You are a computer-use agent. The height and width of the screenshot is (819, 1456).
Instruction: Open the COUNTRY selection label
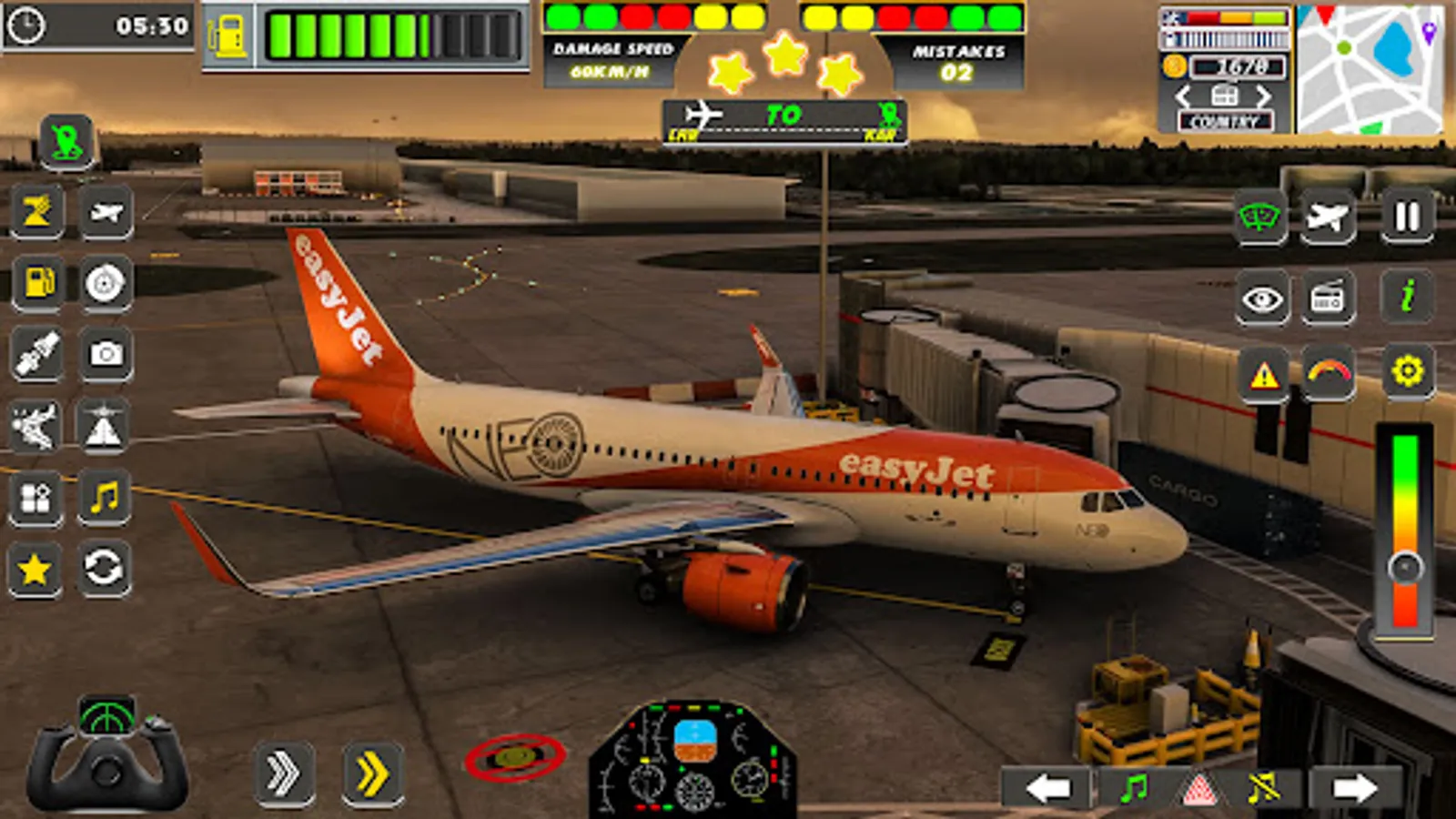1224,118
